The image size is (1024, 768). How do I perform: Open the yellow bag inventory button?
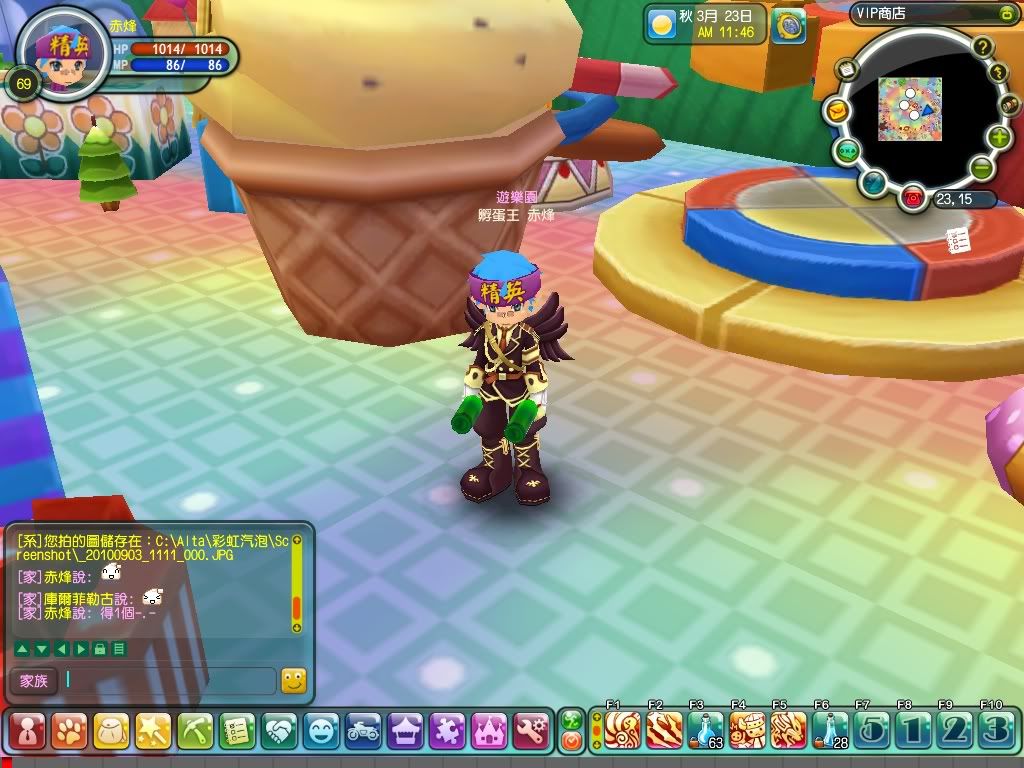110,731
